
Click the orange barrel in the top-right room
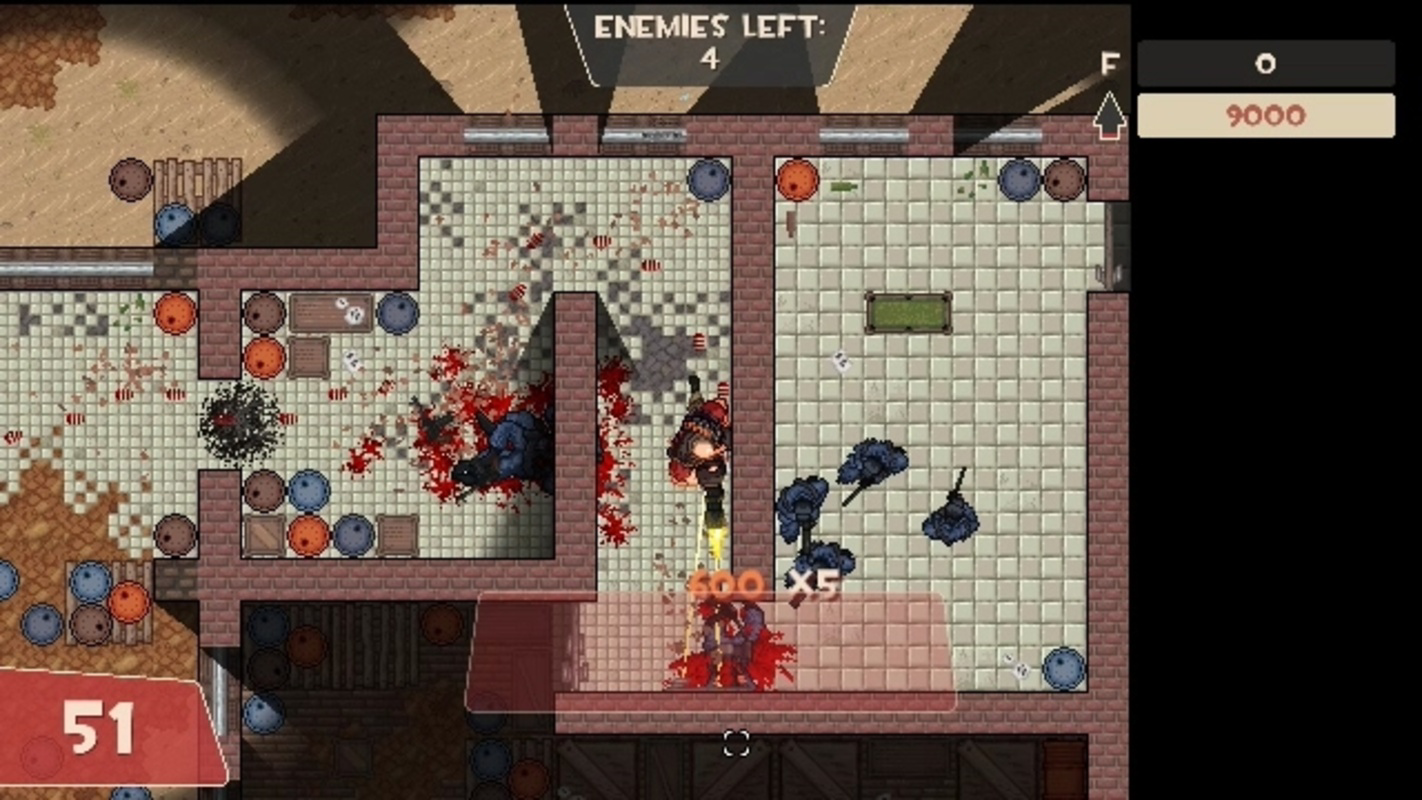(x=797, y=182)
